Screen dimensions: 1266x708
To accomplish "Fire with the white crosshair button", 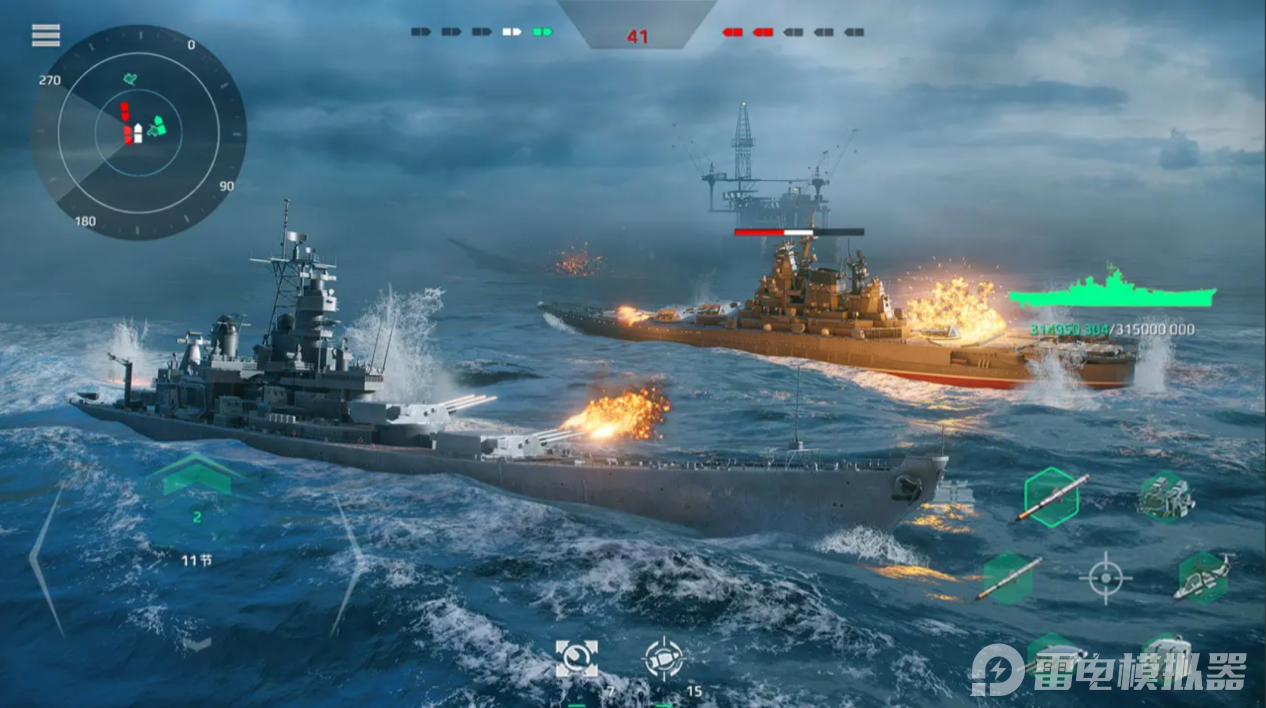I will click(1105, 577).
